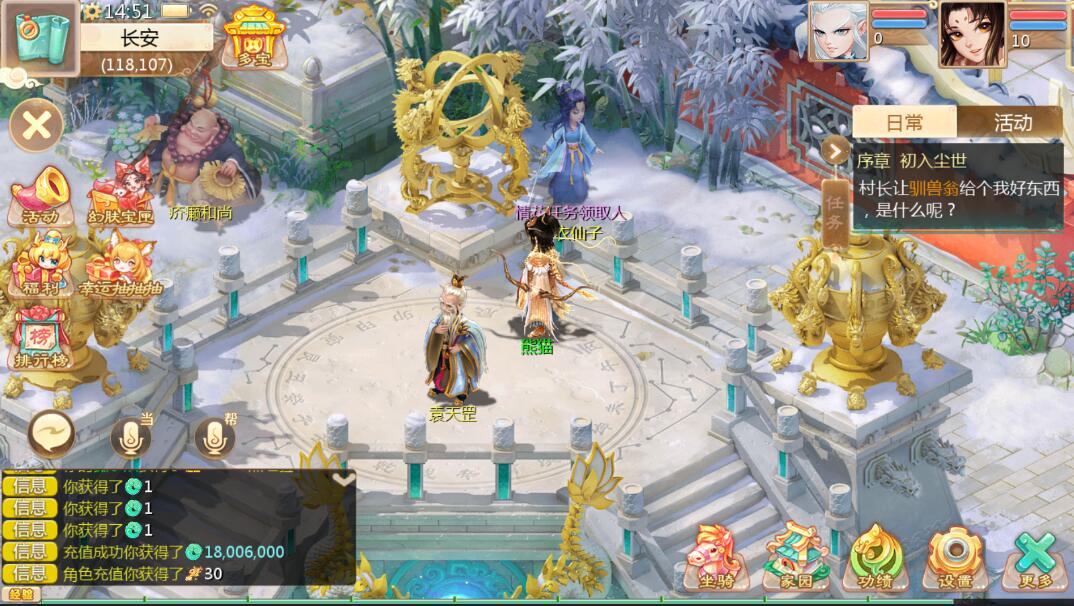Switch to the 日常 tab
This screenshot has height=606, width=1074.
[x=905, y=123]
